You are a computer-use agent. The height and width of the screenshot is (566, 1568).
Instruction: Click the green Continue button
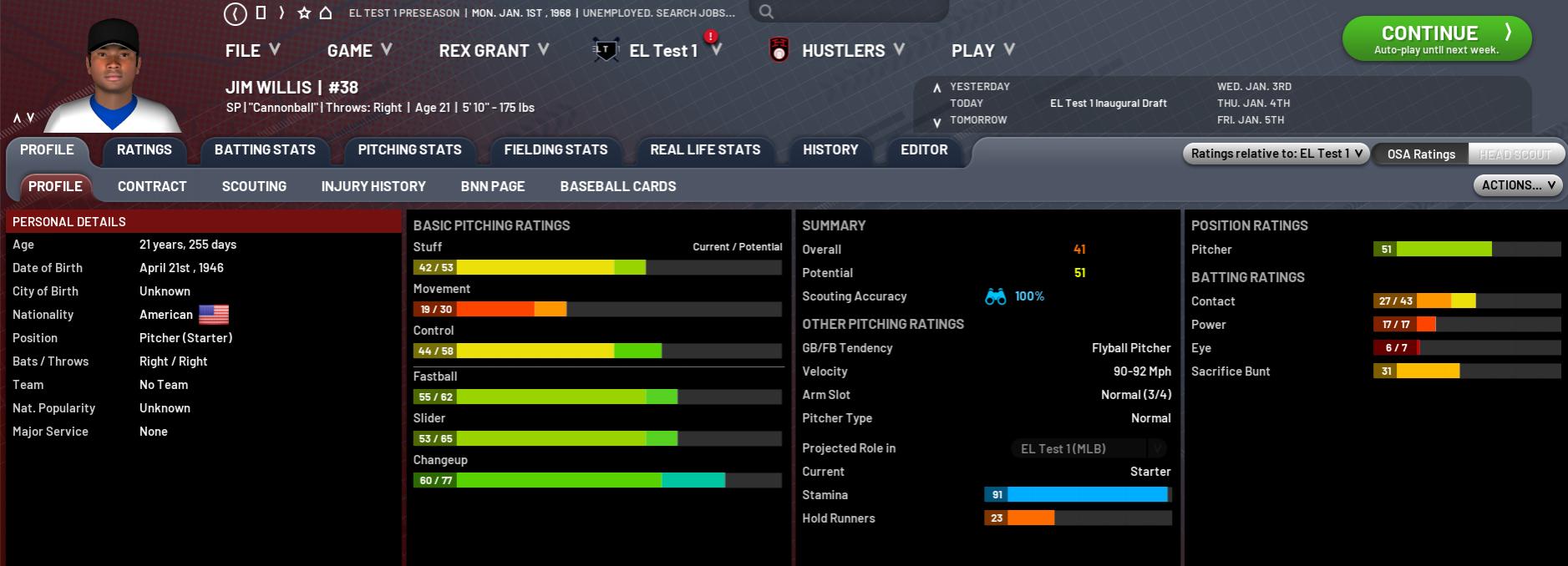(x=1436, y=38)
